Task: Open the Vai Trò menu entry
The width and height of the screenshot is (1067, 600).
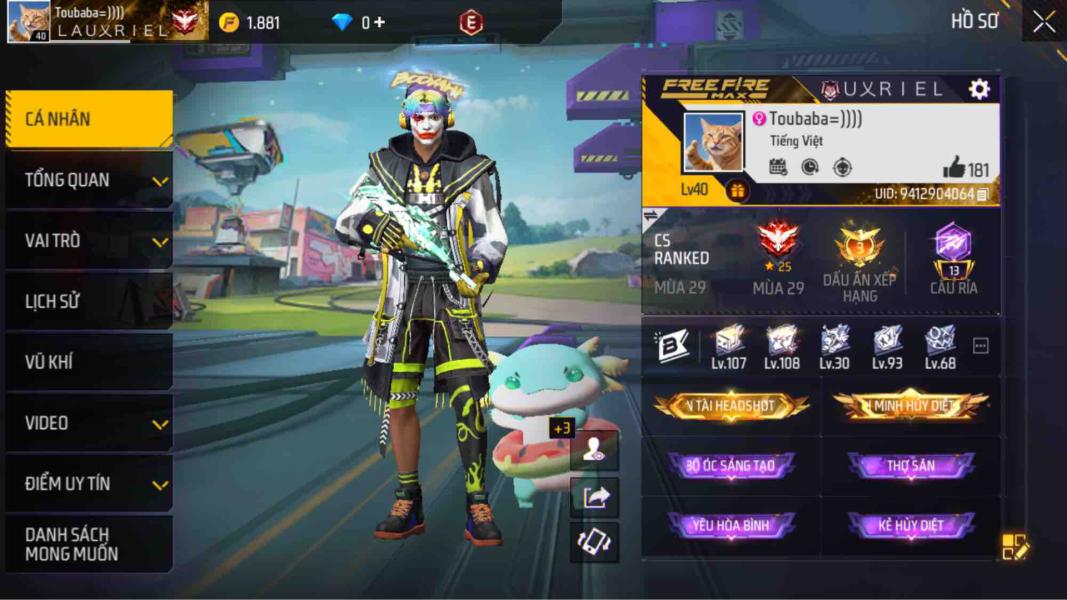Action: pos(88,241)
